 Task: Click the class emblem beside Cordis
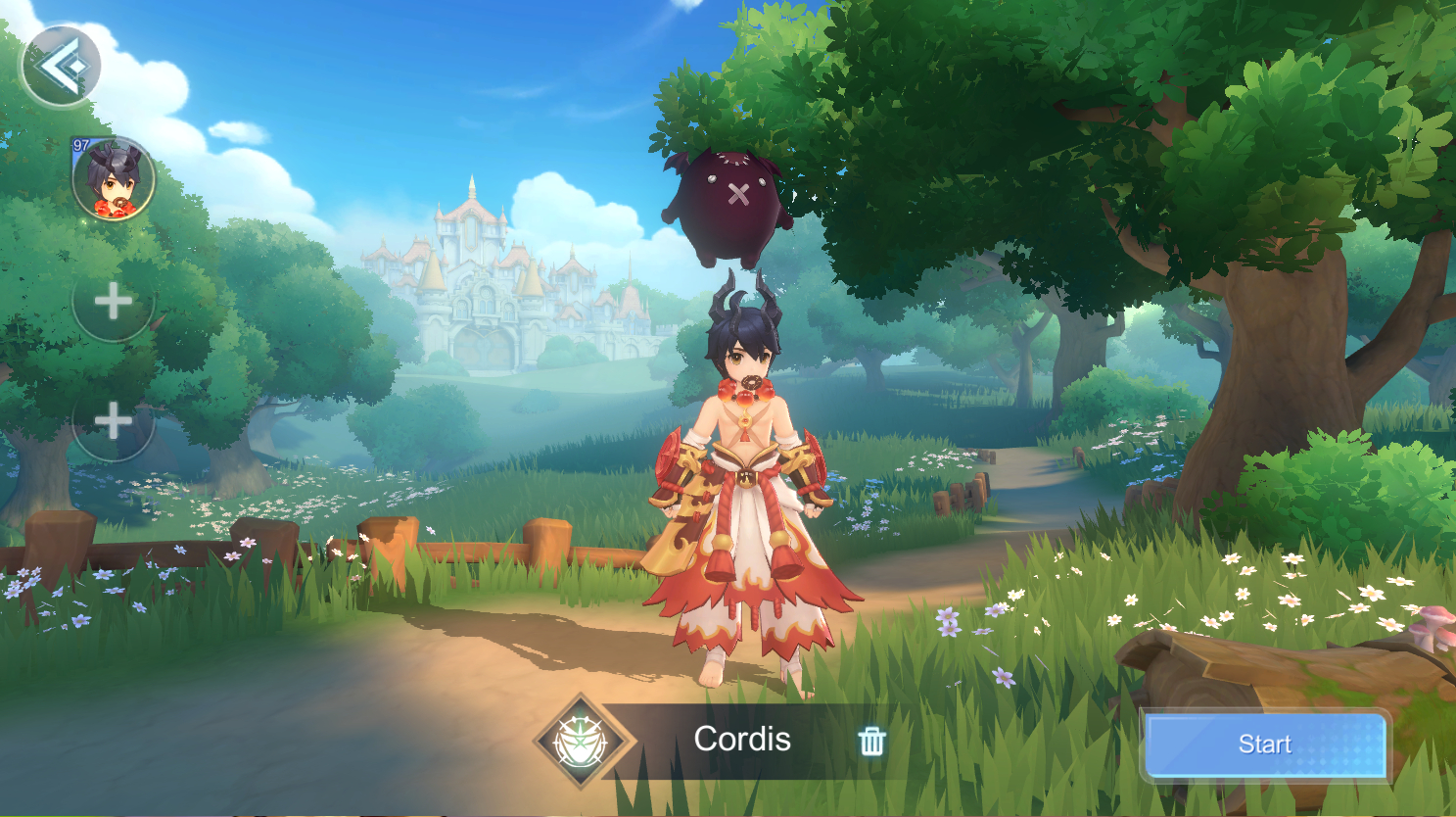point(584,742)
